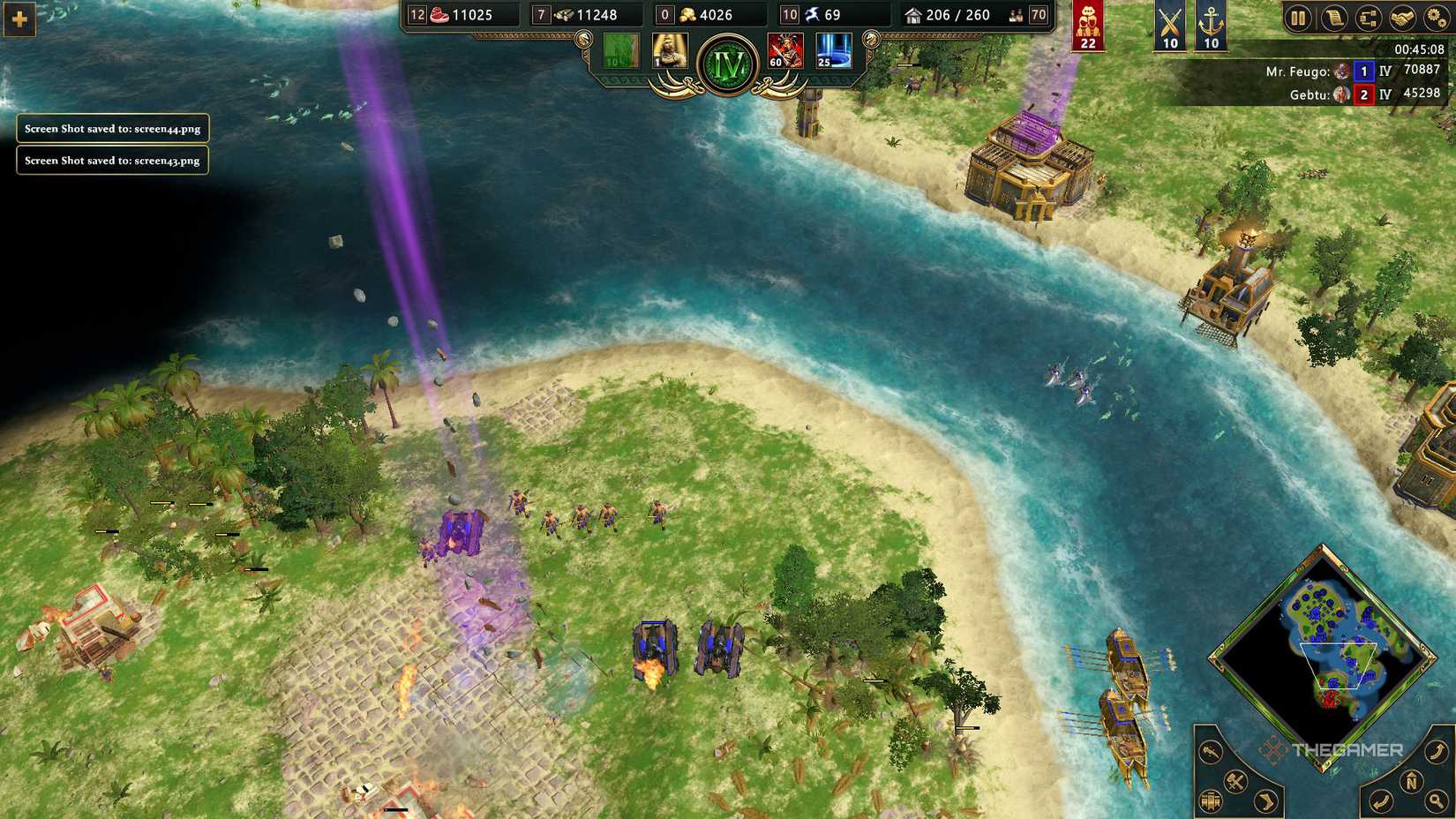This screenshot has height=819, width=1456.
Task: Select the naval units anchor icon
Action: pyautogui.click(x=1209, y=24)
